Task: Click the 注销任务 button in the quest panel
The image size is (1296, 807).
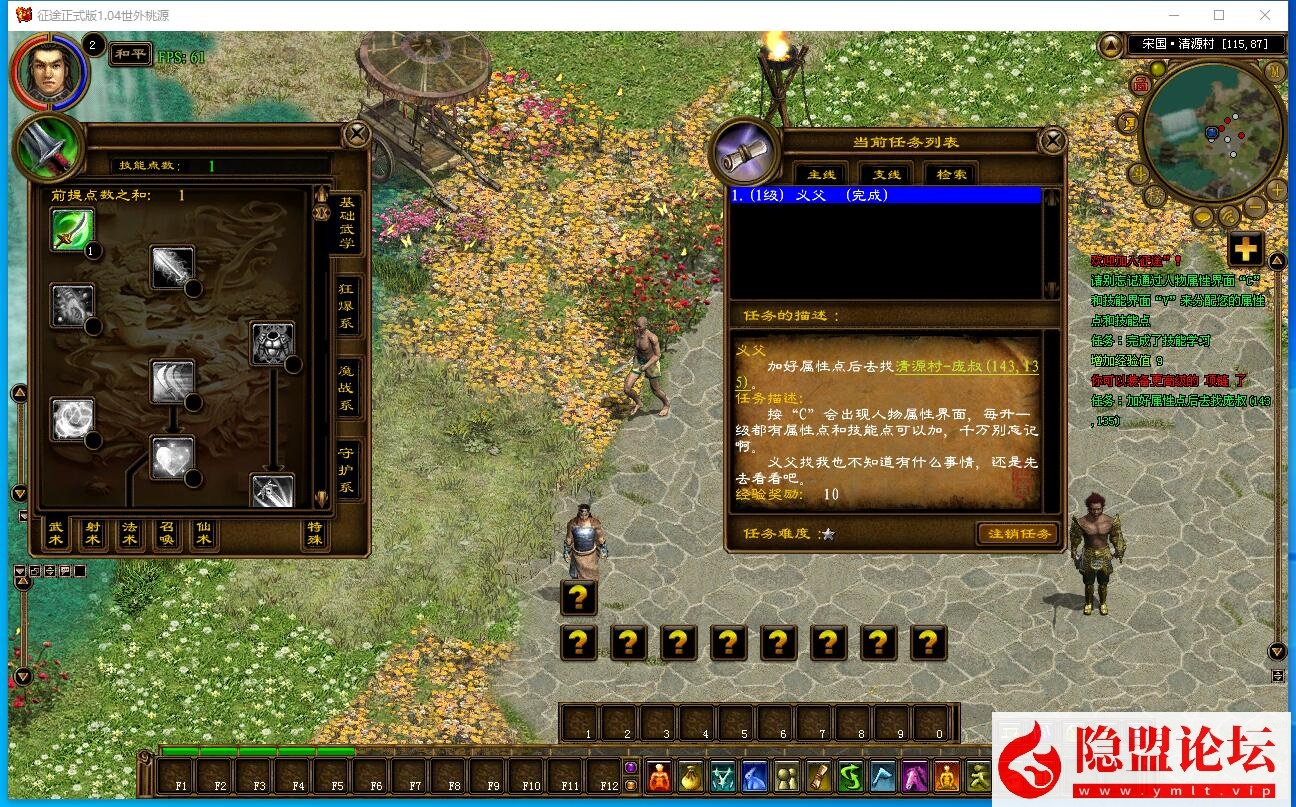Action: coord(1017,534)
